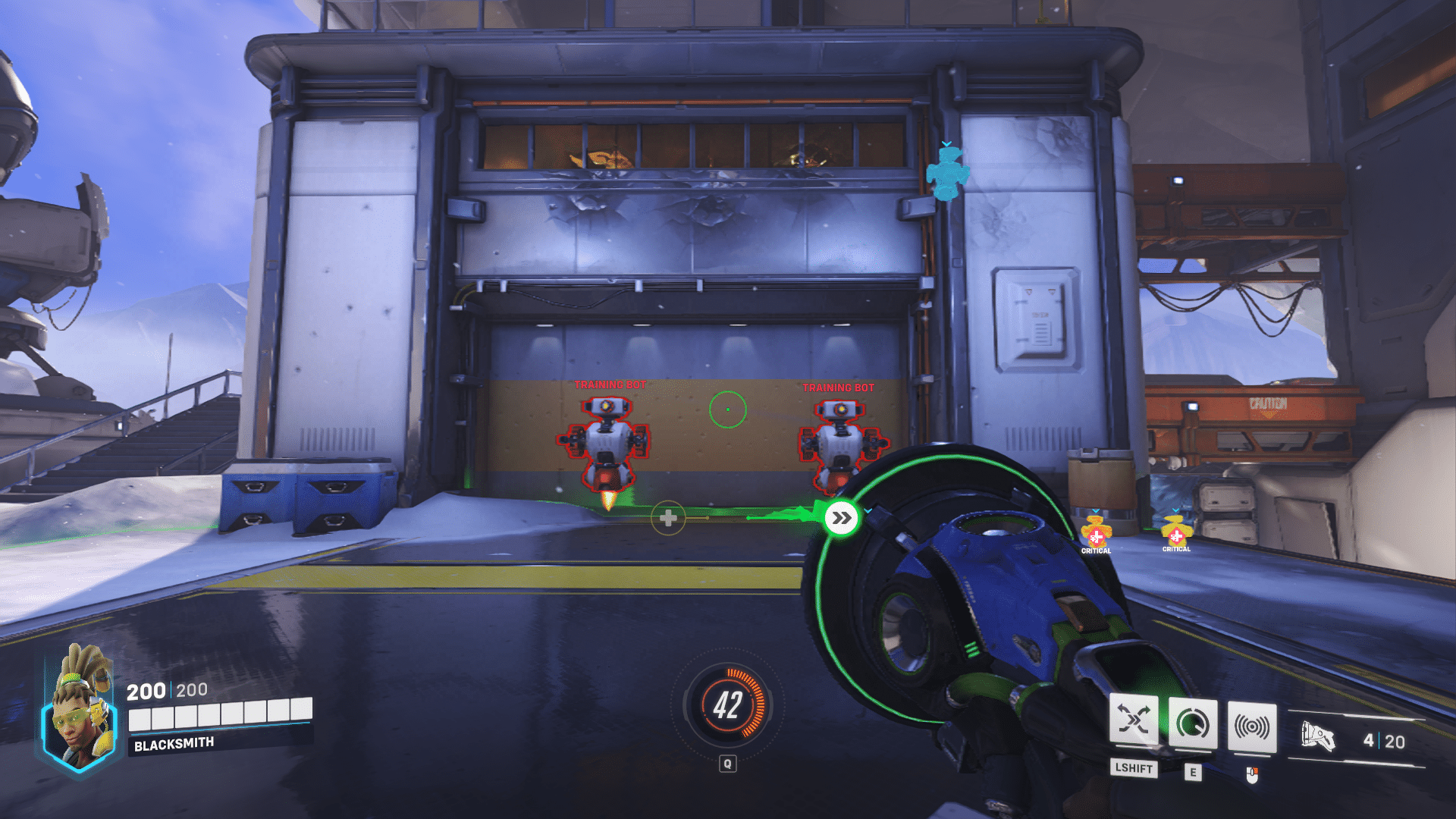
Task: Click the green speed boost chevron indicator
Action: point(840,519)
